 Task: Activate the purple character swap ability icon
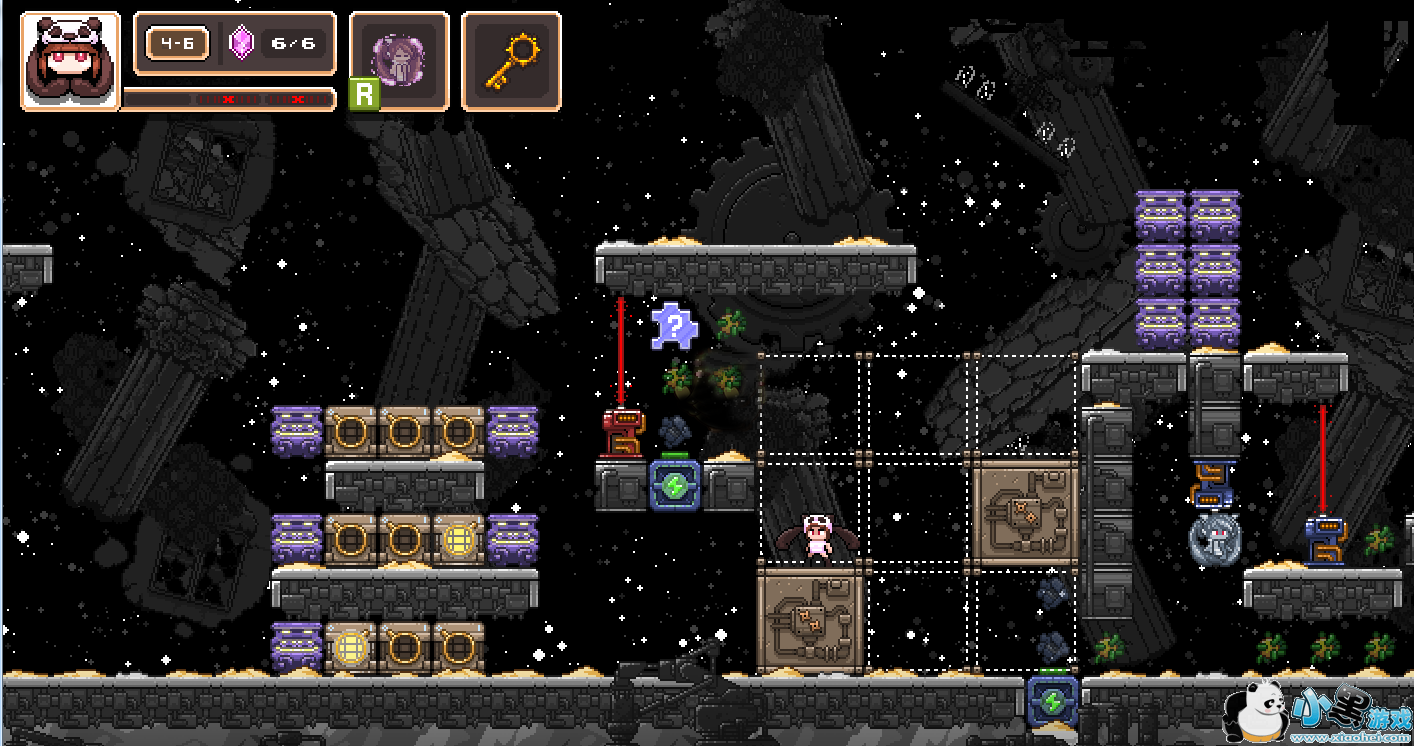[x=399, y=59]
